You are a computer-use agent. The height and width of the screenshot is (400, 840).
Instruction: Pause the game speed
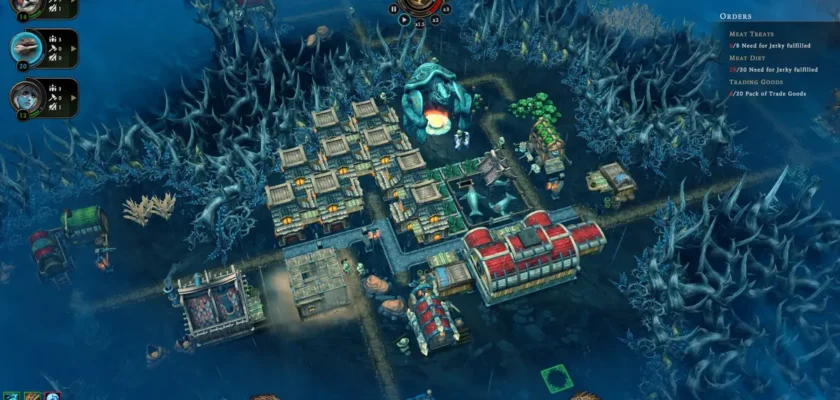point(392,9)
